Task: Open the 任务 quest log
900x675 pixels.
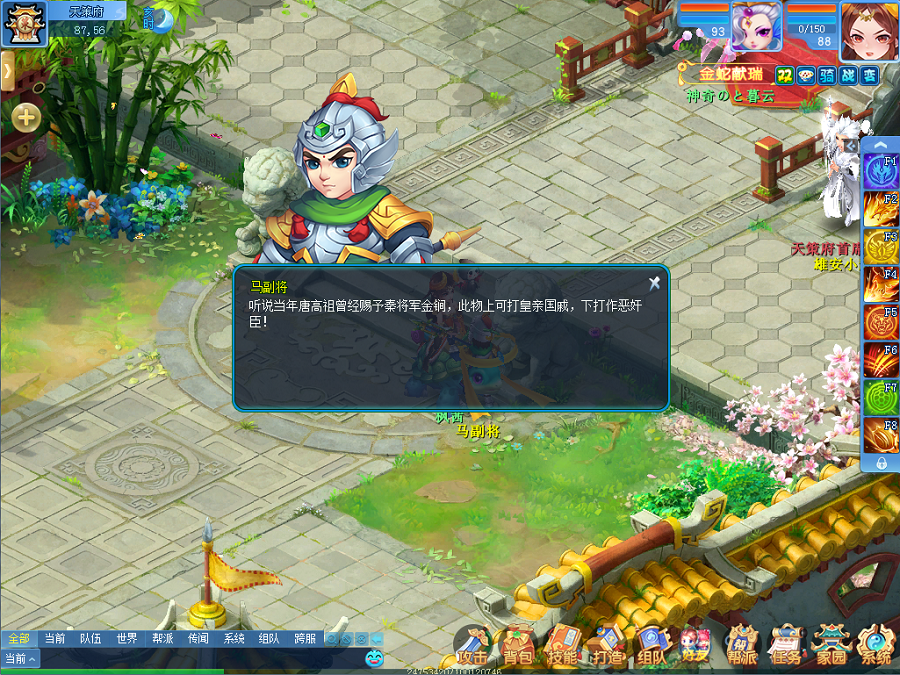Action: (x=786, y=646)
